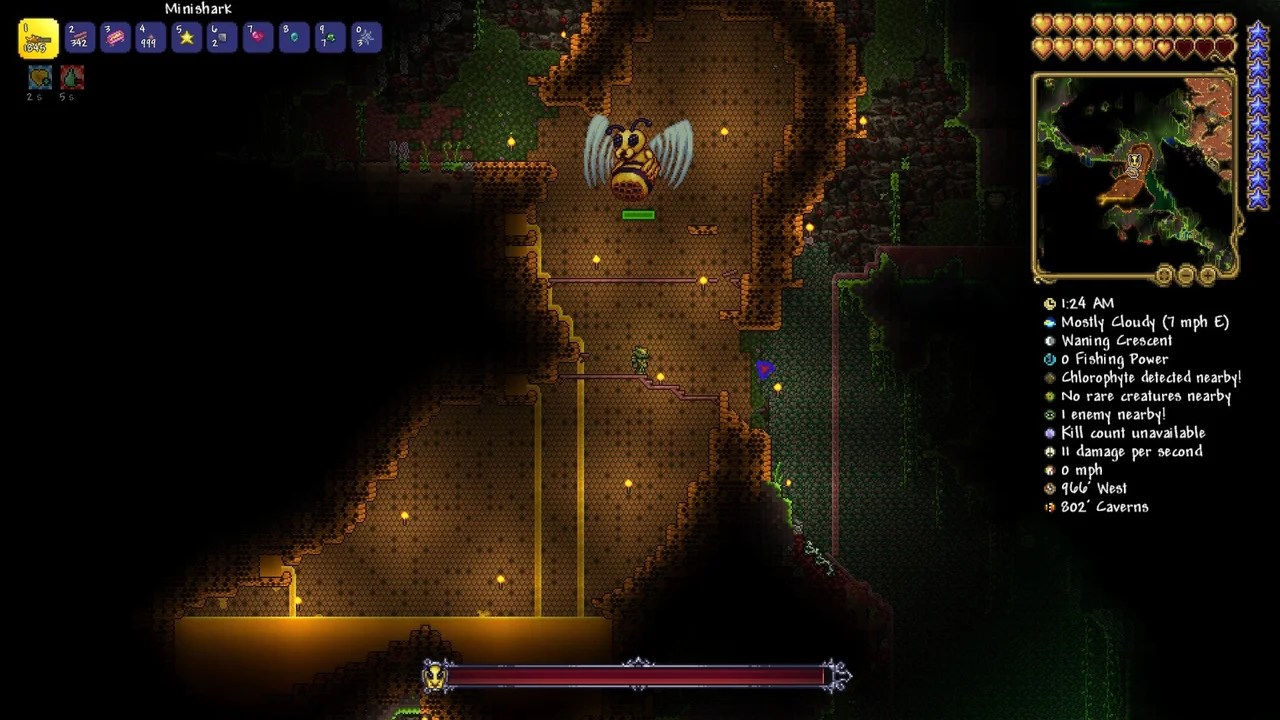Image resolution: width=1280 pixels, height=720 pixels.
Task: Dismiss the green debuff icon below the hotbar
Action: 71,77
